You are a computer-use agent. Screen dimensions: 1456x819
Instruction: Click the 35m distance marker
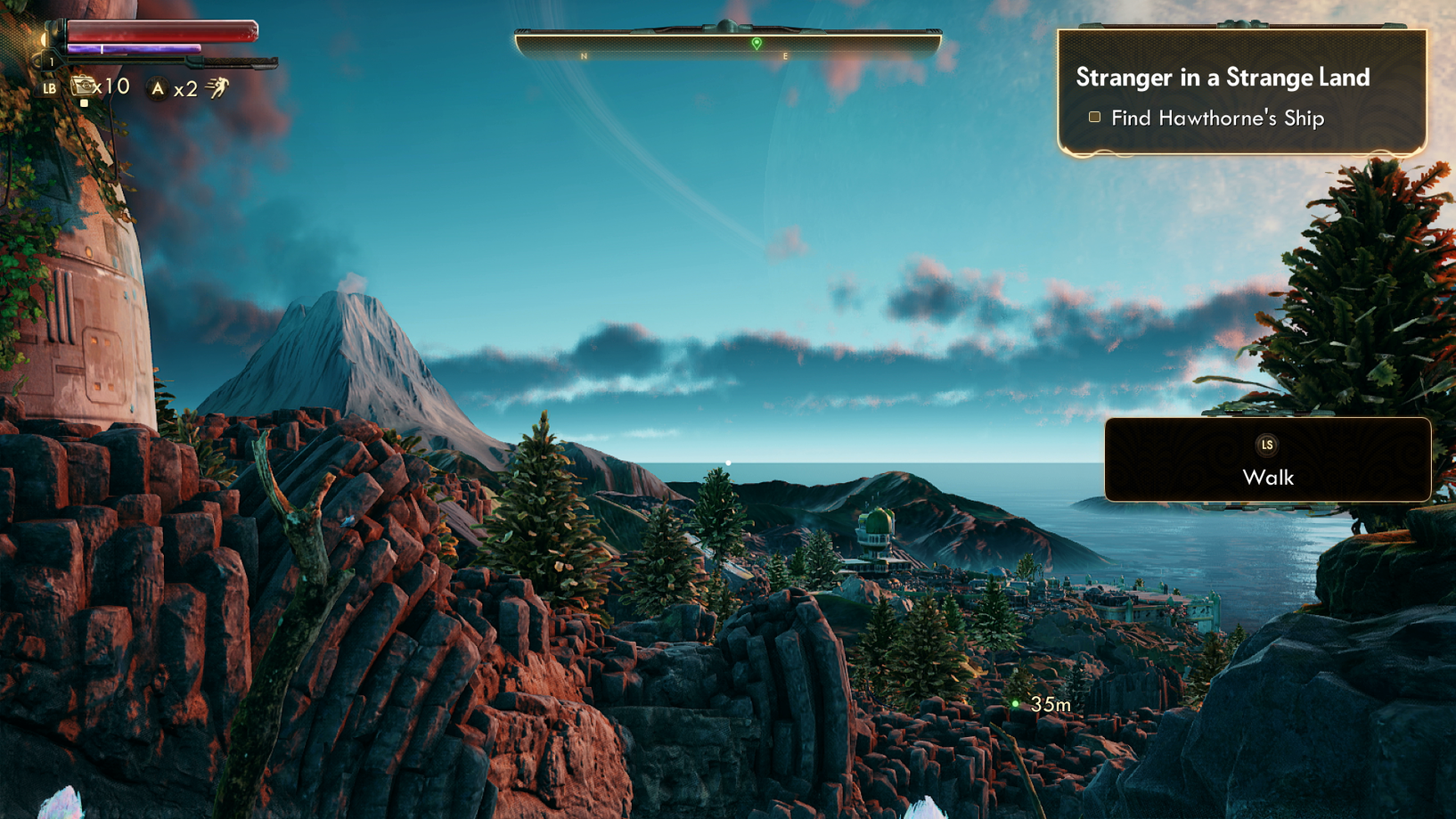tap(1050, 703)
